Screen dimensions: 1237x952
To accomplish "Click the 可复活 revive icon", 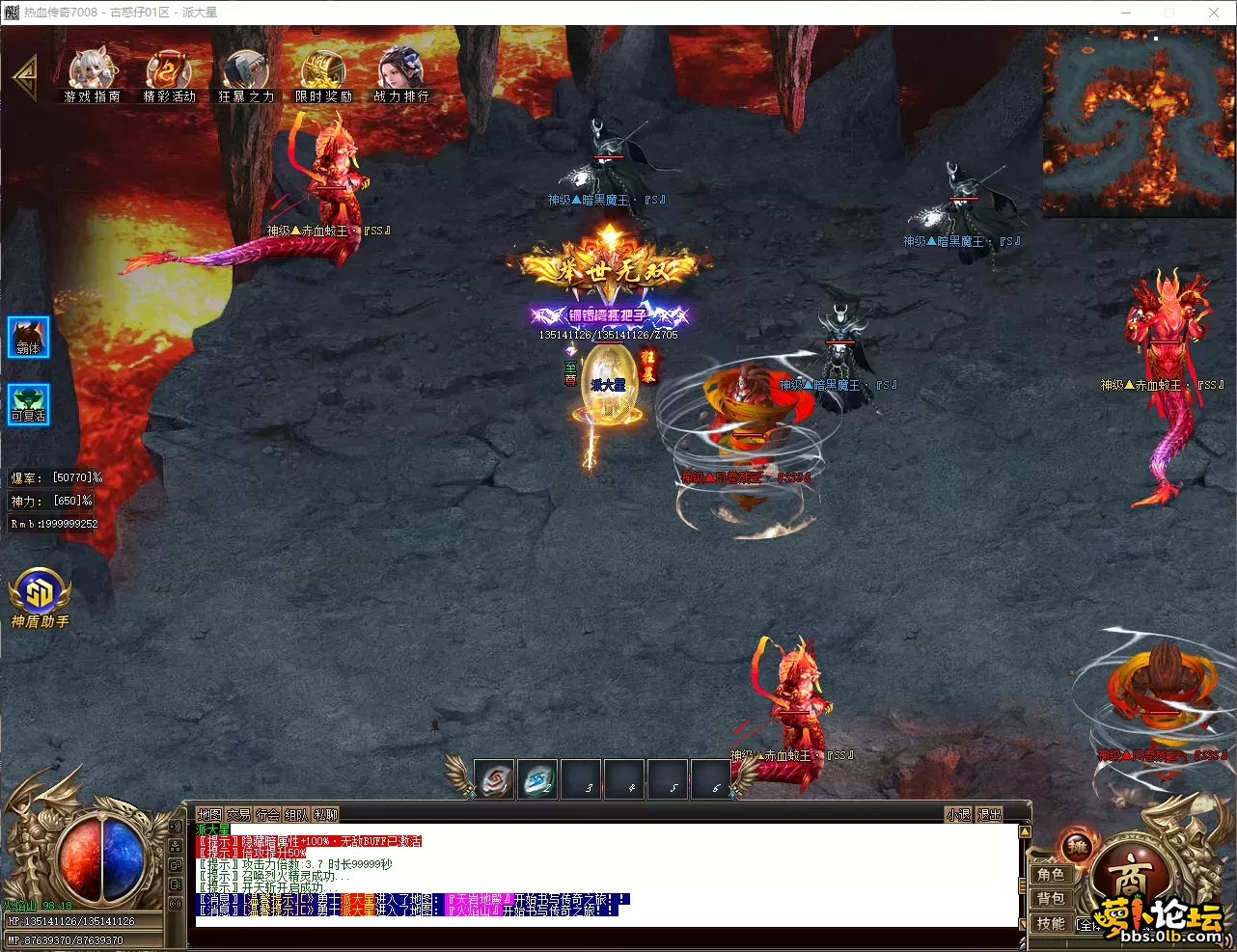I will (29, 404).
